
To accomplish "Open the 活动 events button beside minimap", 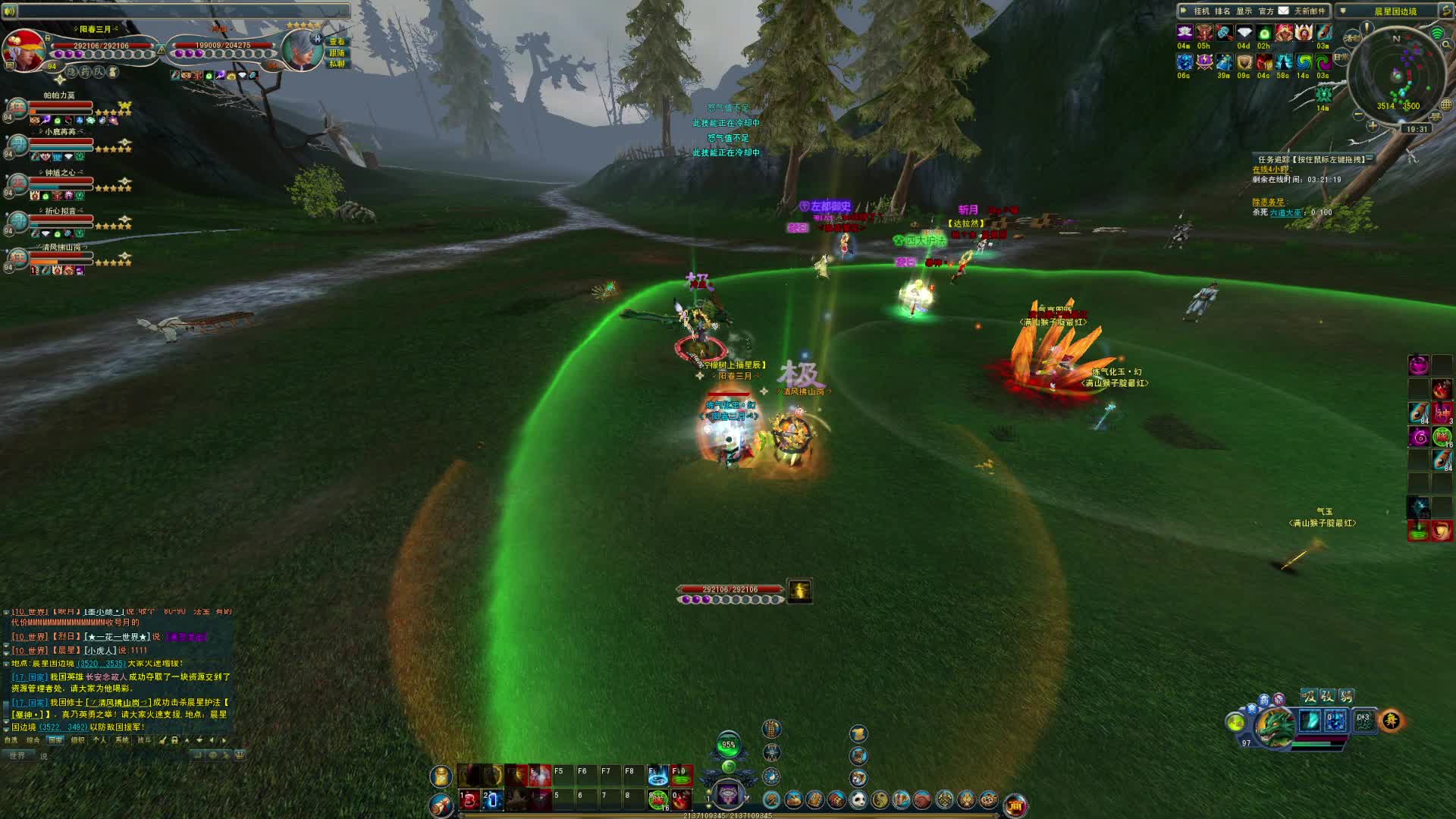I will pyautogui.click(x=1351, y=38).
